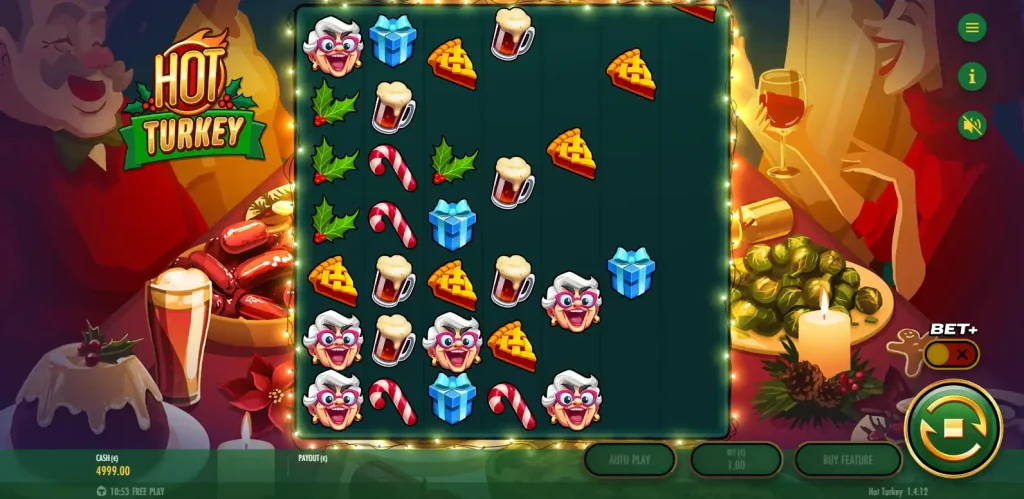Viewport: 1024px width, 499px height.
Task: Hit the green spin button
Action: 952,429
